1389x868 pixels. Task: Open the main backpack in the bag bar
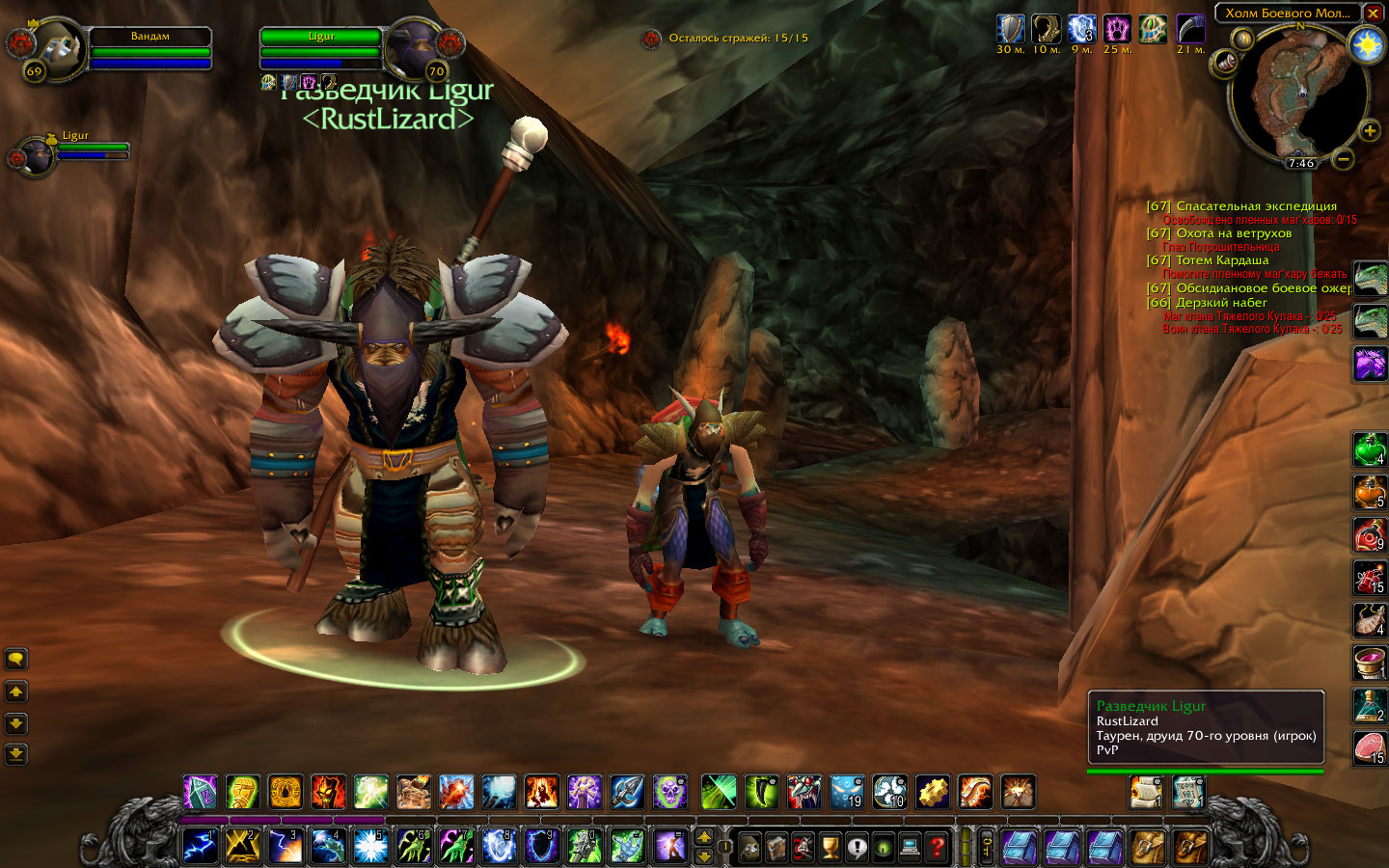1189,847
